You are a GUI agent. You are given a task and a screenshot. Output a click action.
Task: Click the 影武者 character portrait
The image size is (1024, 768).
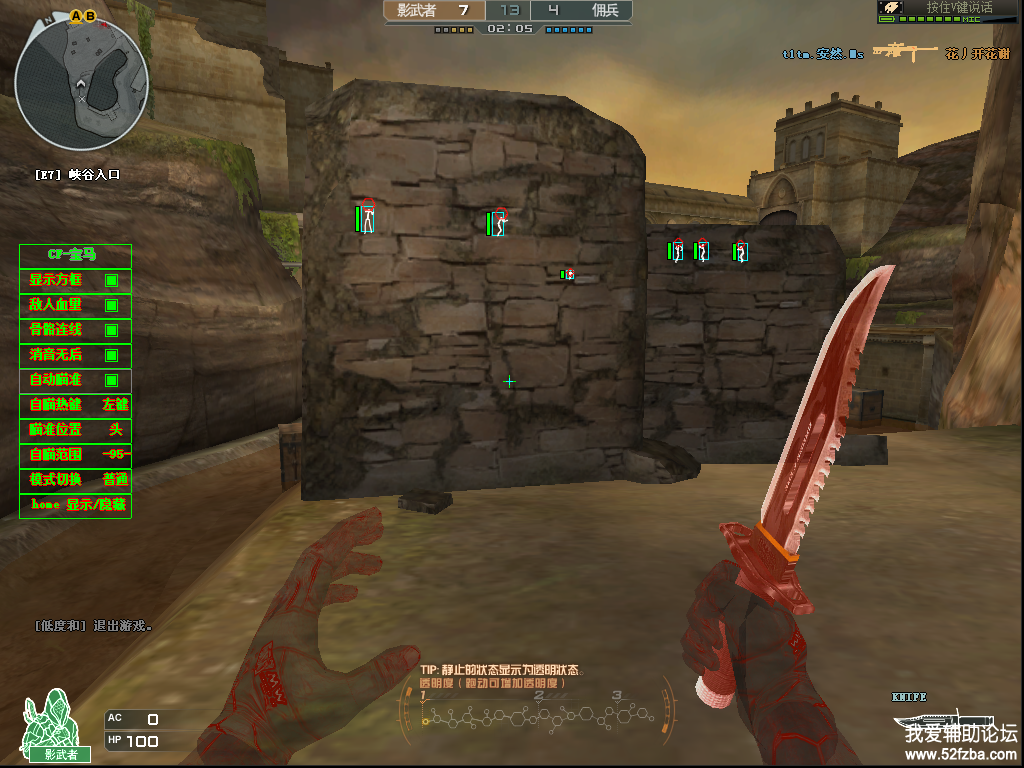click(47, 722)
